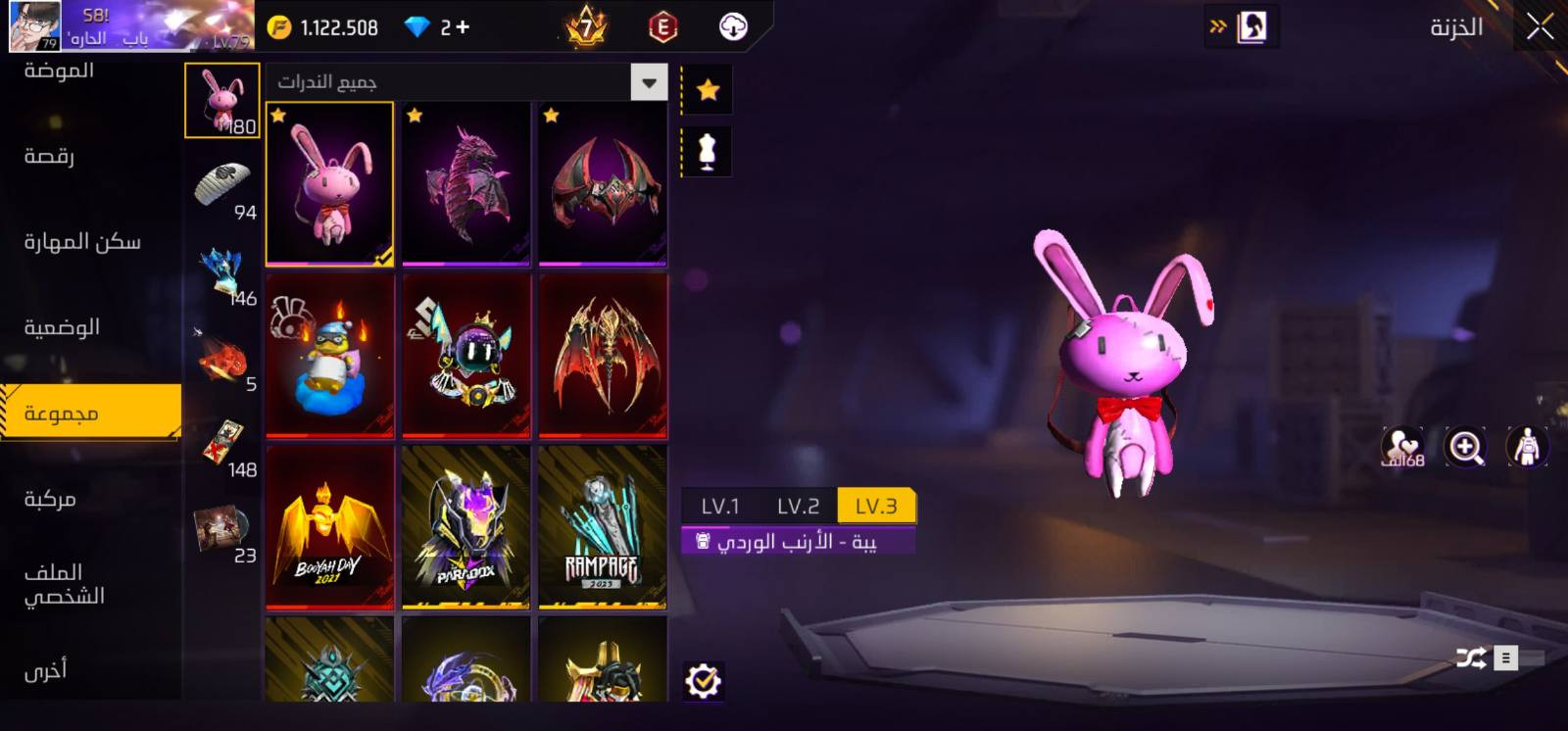Pick the Paradox backpack item
This screenshot has width=1568, height=731.
pyautogui.click(x=465, y=527)
